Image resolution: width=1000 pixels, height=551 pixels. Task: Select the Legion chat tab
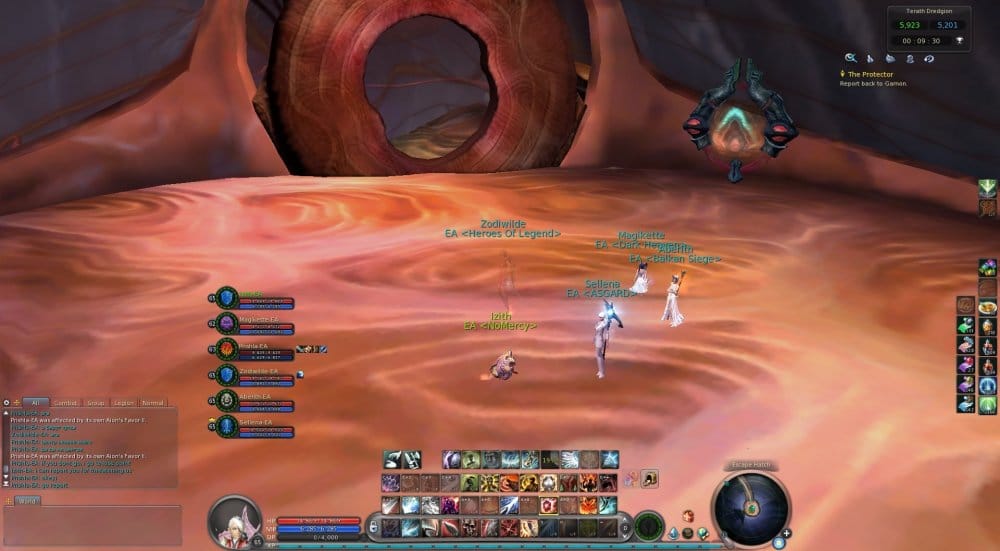[x=124, y=402]
